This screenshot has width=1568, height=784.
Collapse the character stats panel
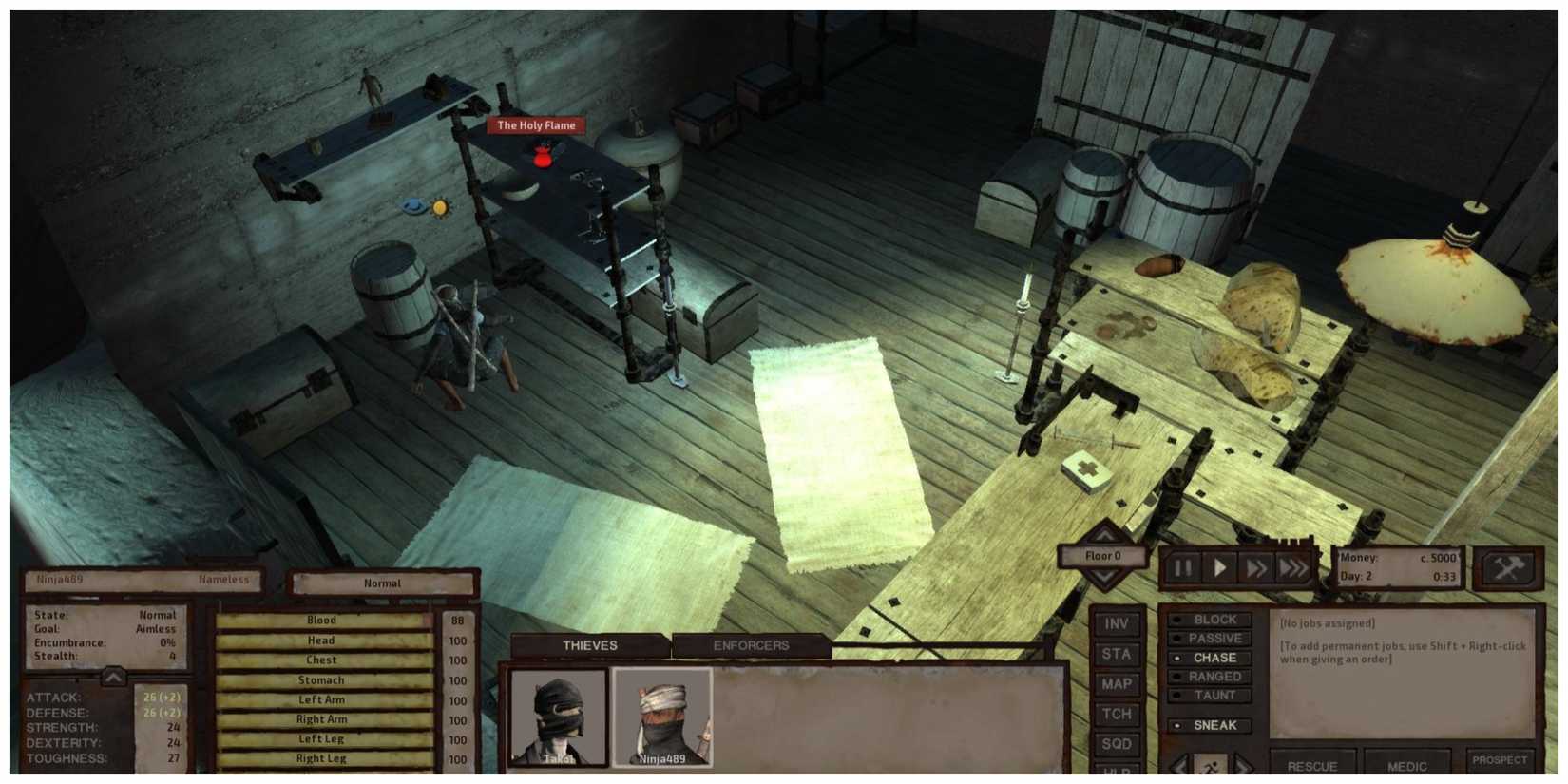pyautogui.click(x=114, y=678)
